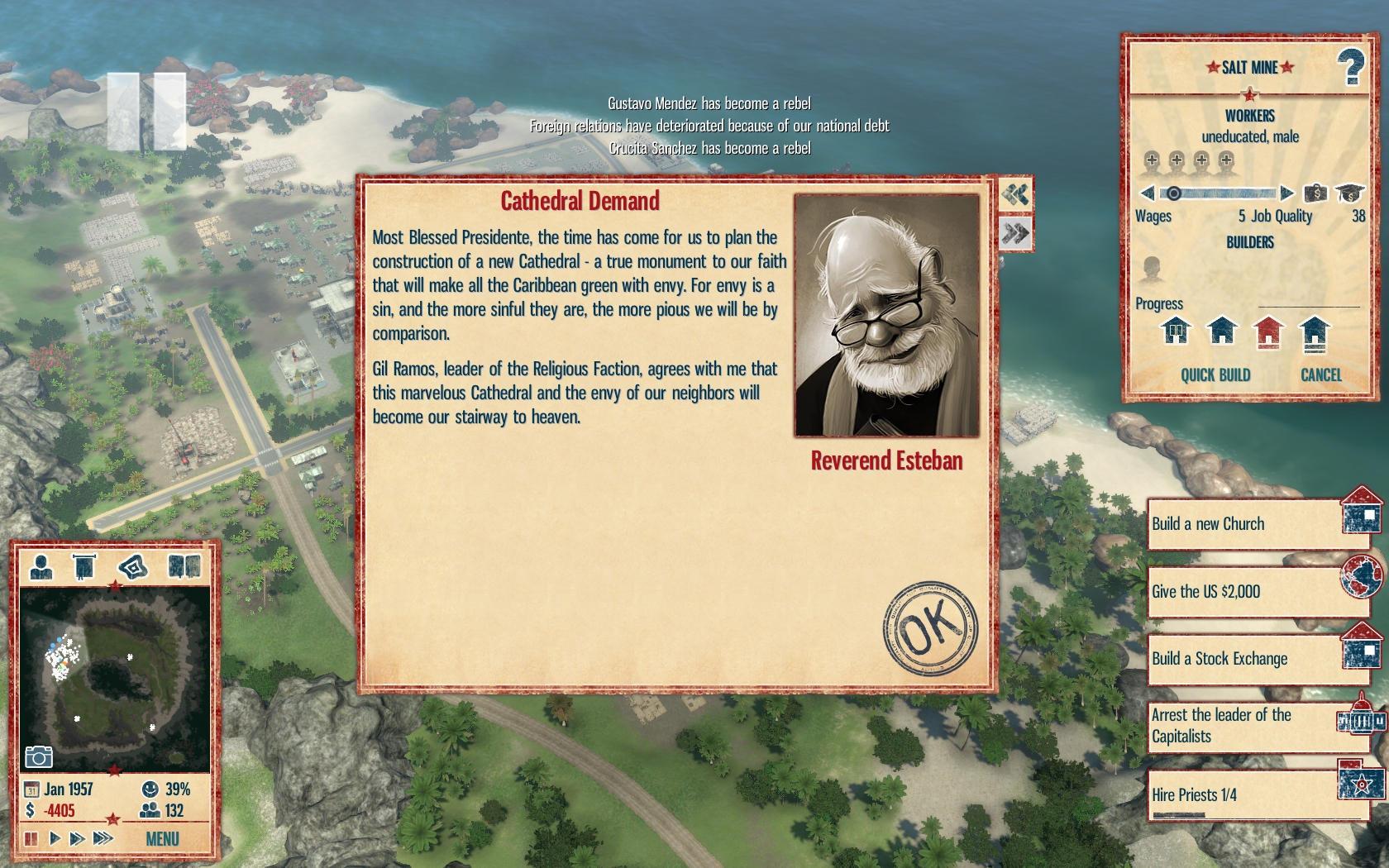
Task: Select the briefcase icon next to wages
Action: point(1315,193)
